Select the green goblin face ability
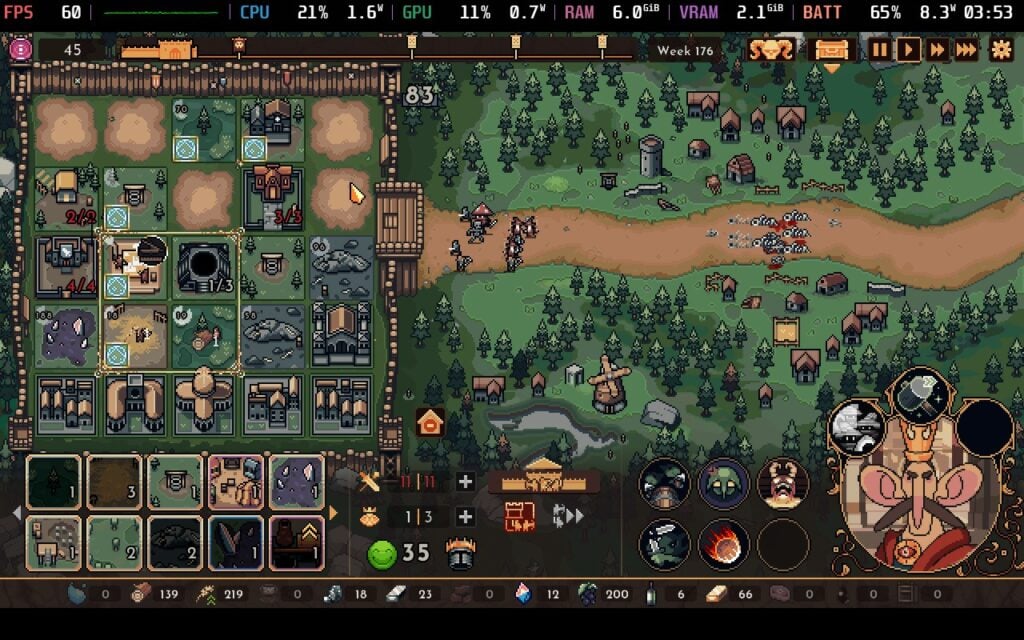 point(723,484)
